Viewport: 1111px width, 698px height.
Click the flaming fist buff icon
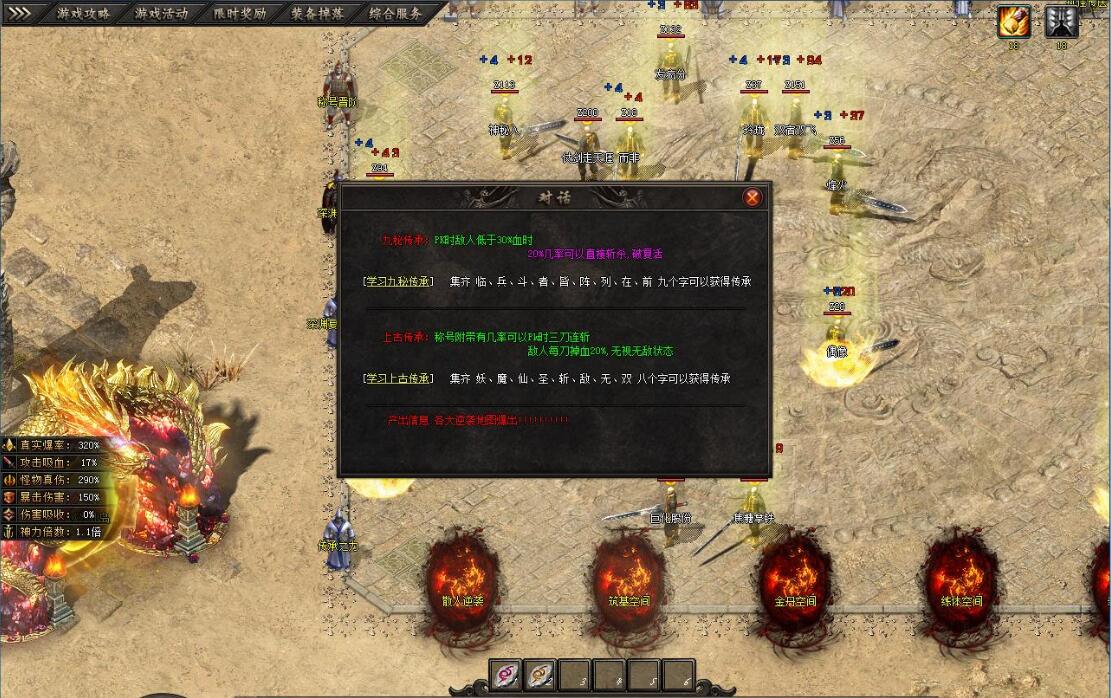[x=1014, y=21]
